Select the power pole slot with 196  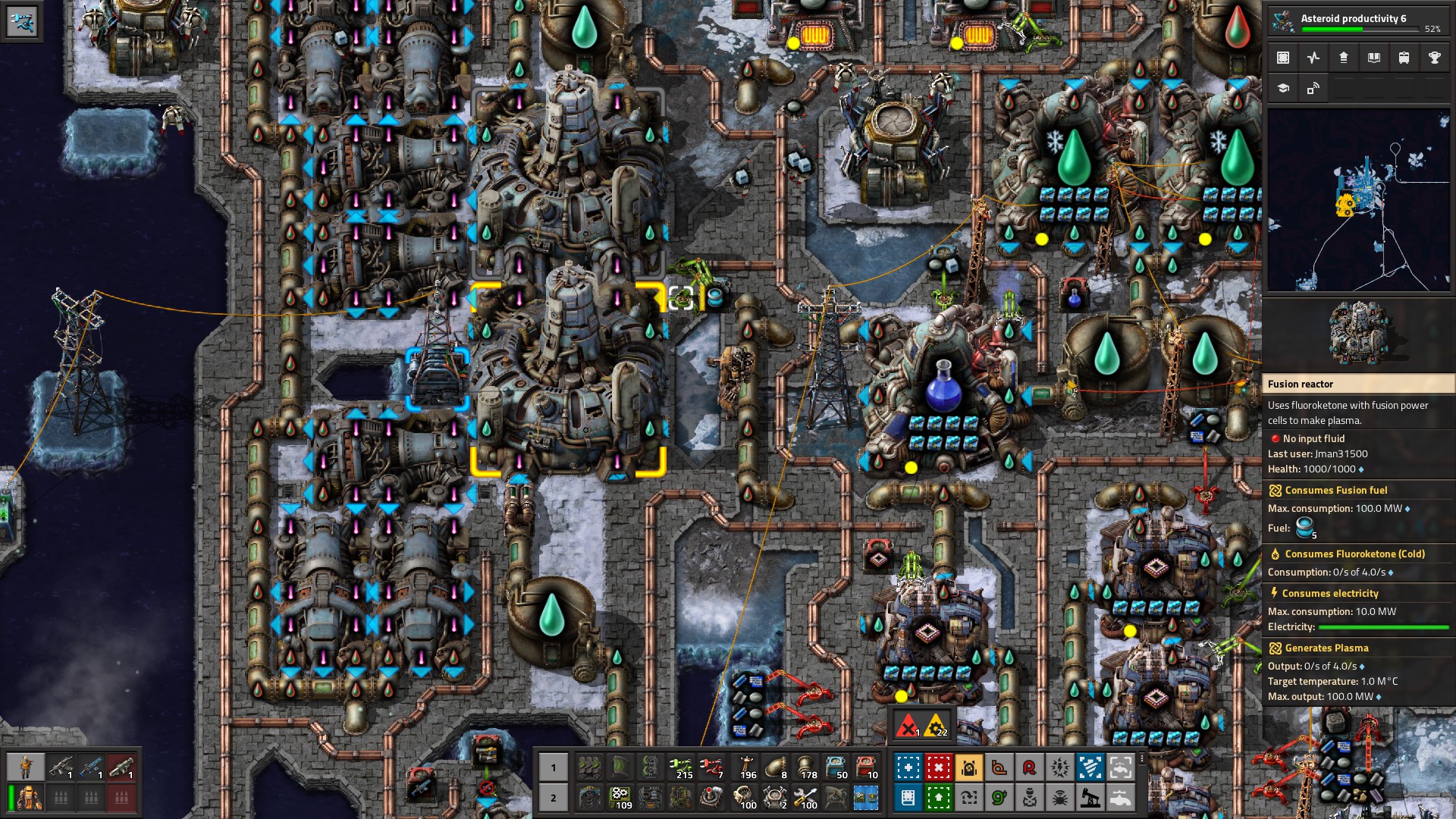tap(746, 767)
